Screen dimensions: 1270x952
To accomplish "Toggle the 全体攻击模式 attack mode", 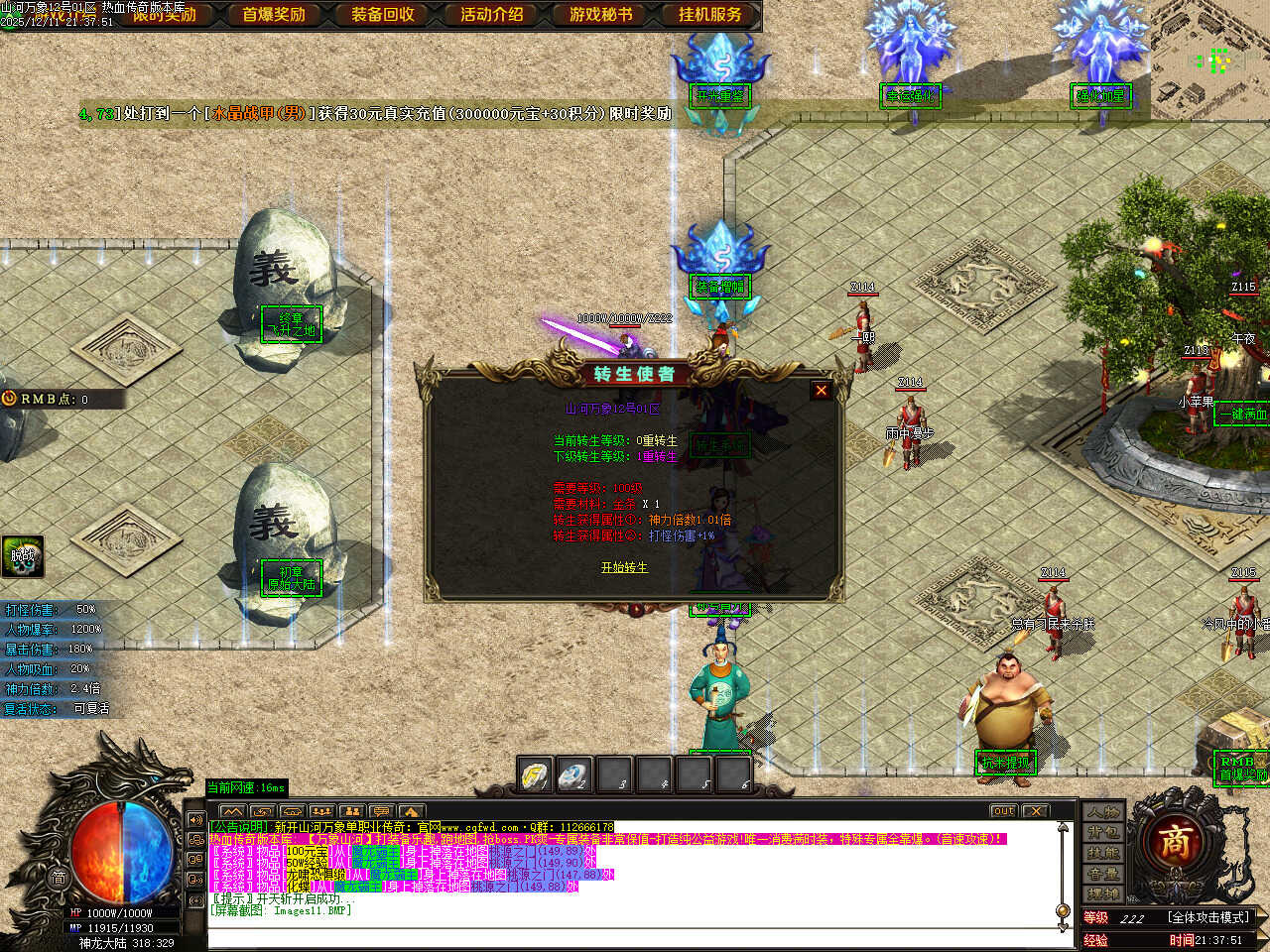I will click(1208, 917).
